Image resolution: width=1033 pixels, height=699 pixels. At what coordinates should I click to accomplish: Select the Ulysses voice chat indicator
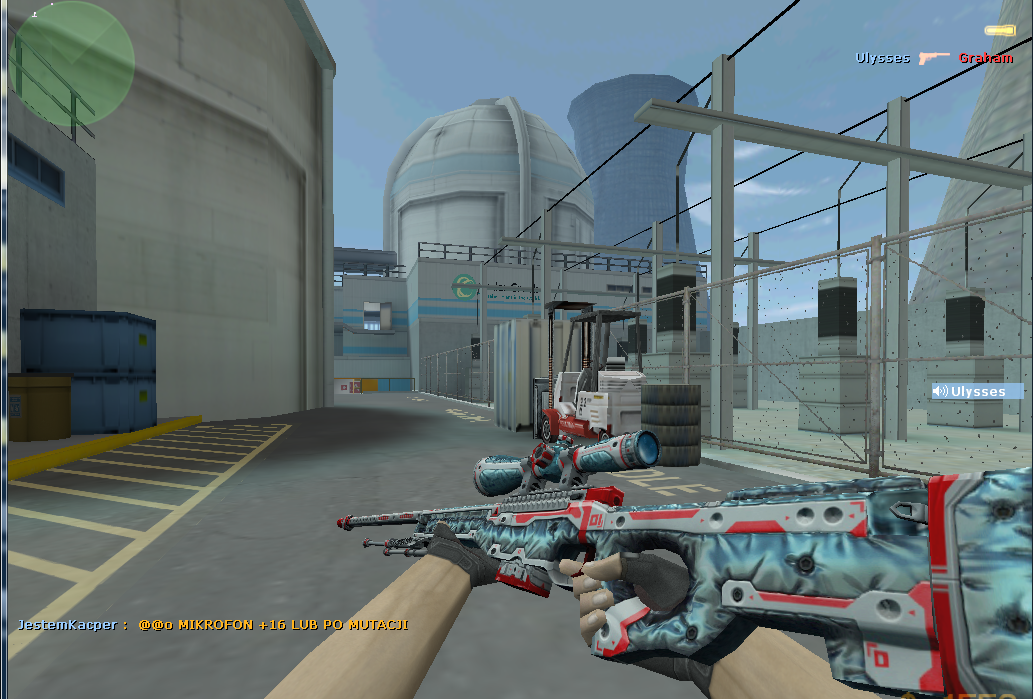976,391
